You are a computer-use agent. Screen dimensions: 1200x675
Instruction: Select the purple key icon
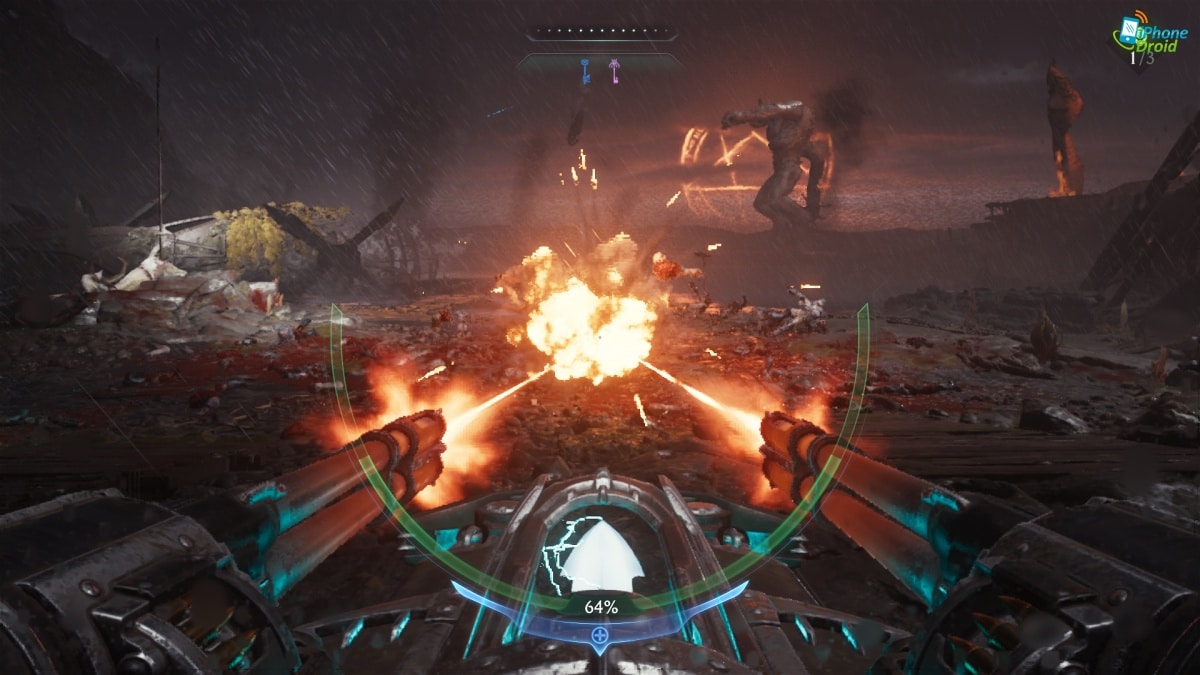[x=614, y=70]
